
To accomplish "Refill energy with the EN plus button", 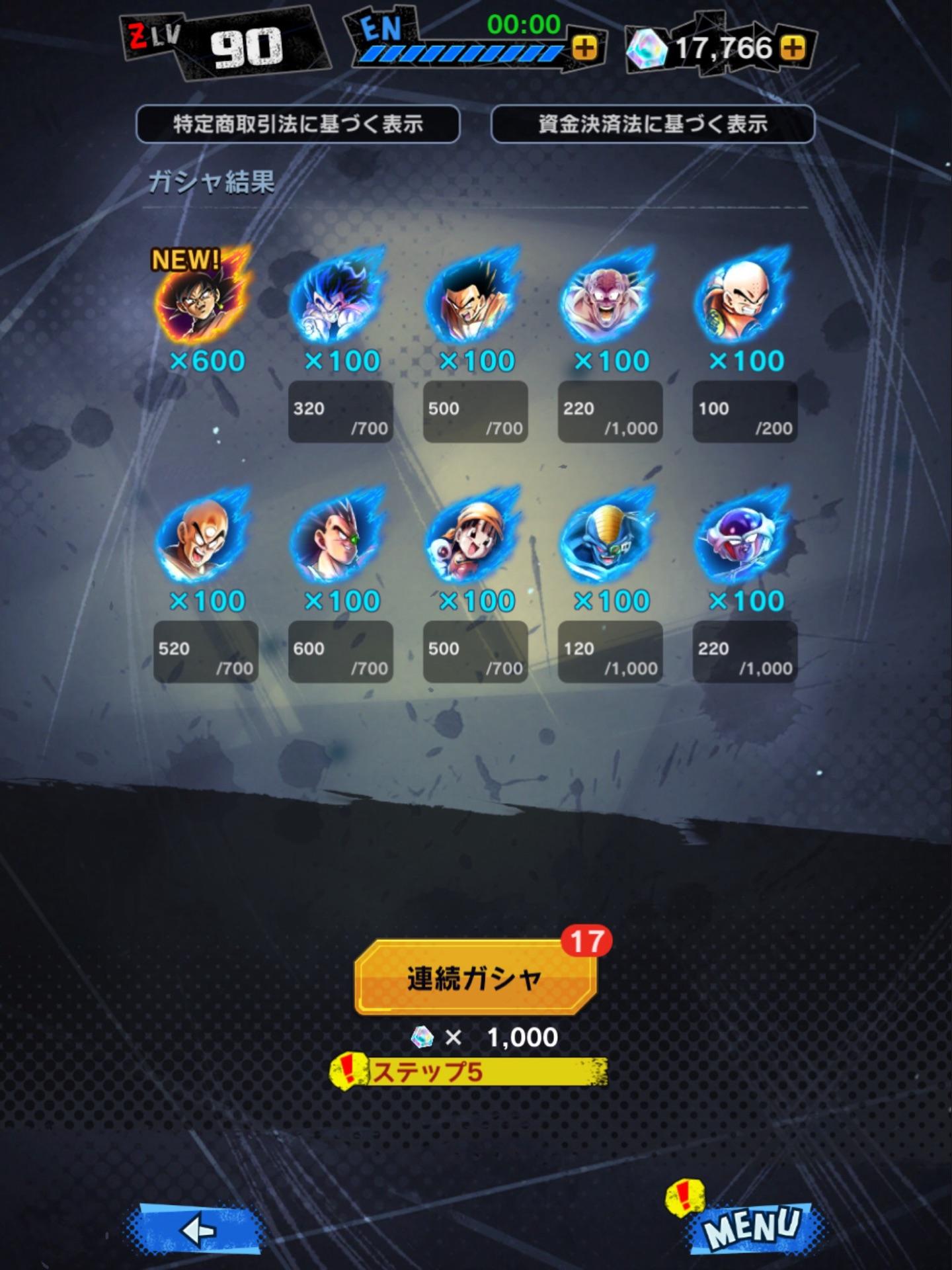I will (x=584, y=48).
